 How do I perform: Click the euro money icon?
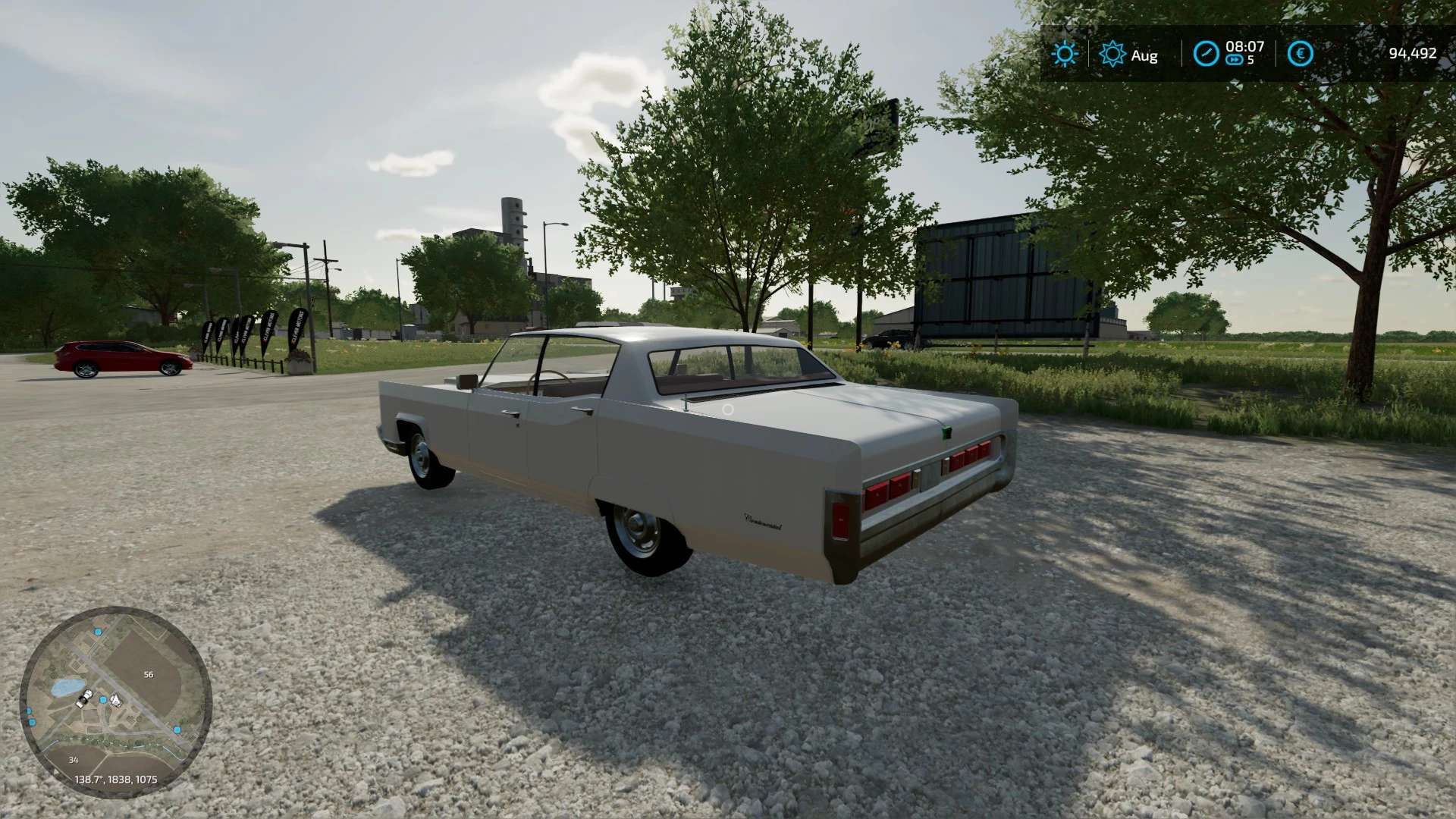(1300, 54)
